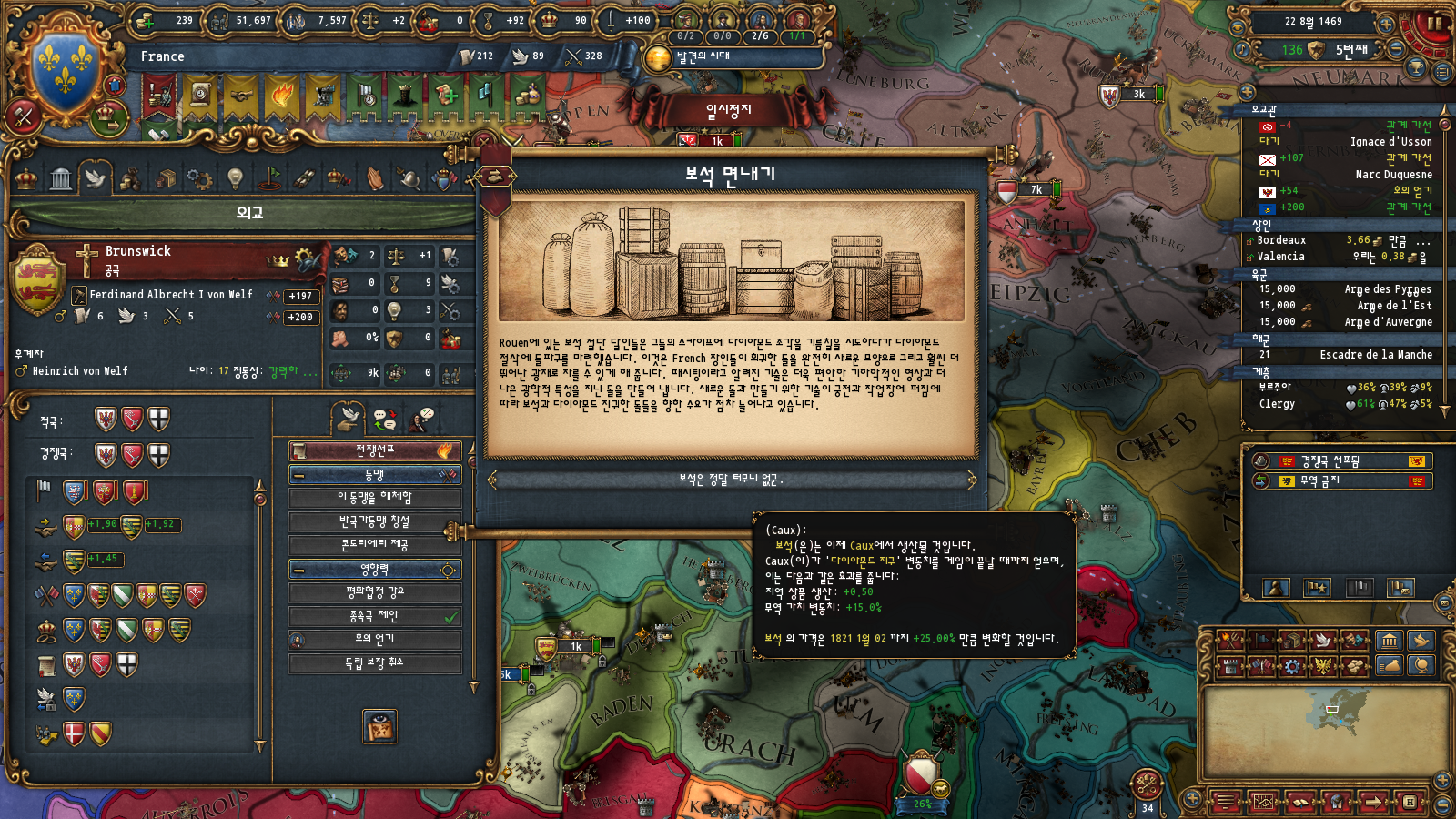Click the portrait button below the diplomacy list

(x=379, y=726)
